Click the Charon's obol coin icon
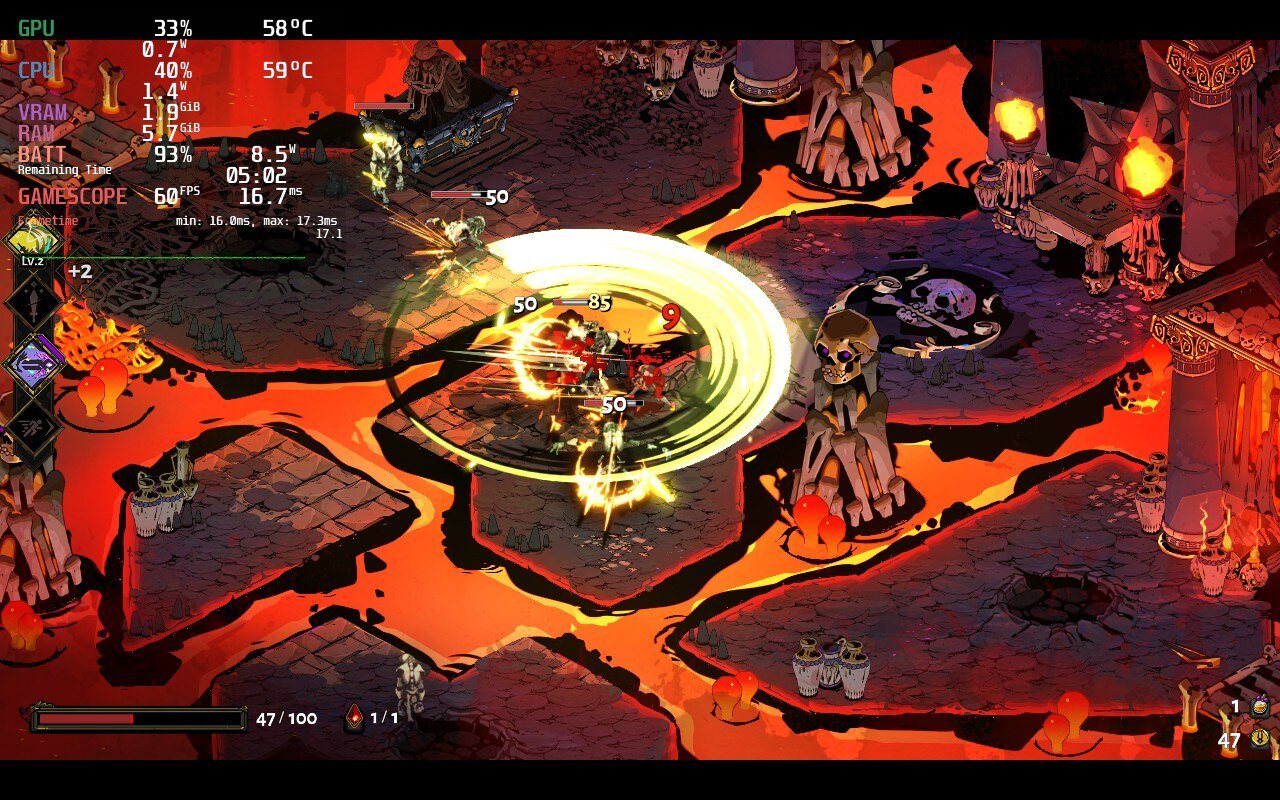Viewport: 1280px width, 800px height. click(x=1260, y=738)
